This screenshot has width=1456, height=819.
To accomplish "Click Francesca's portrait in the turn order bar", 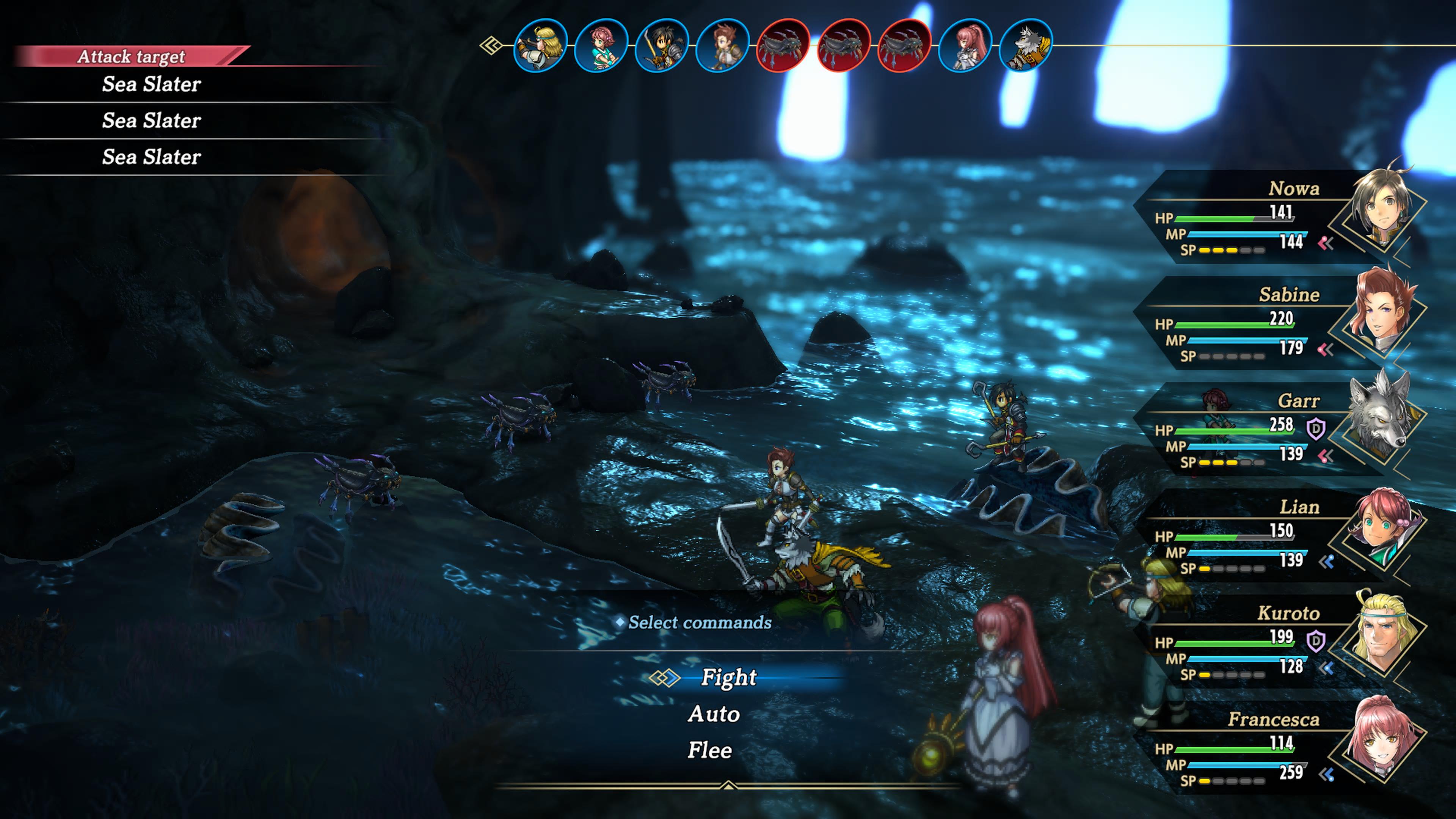I will point(965,45).
